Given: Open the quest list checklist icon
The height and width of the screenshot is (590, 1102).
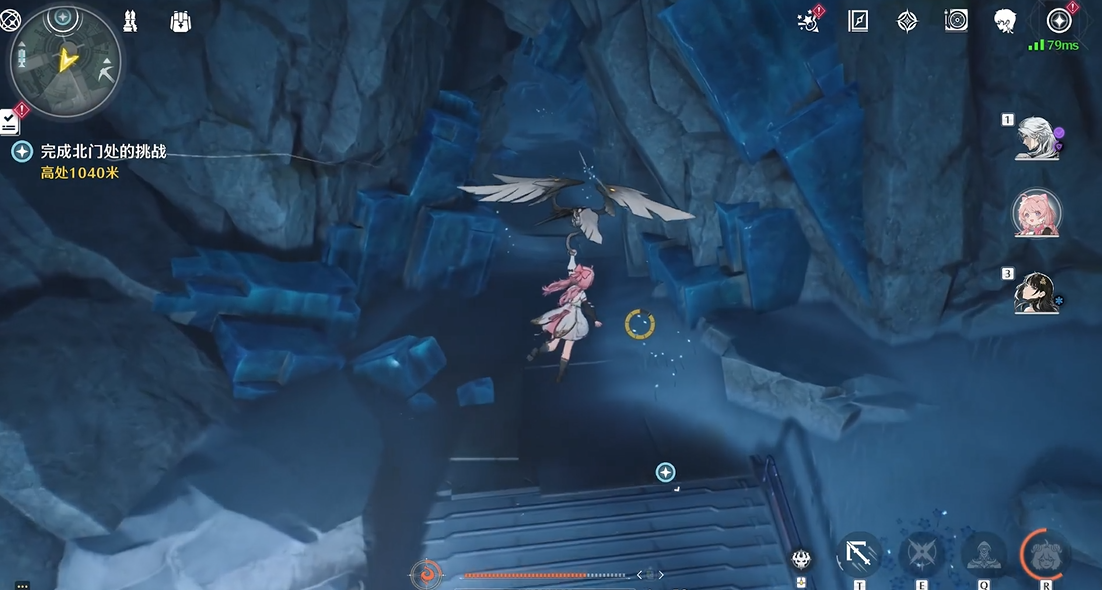Looking at the screenshot, I should pos(11,119).
